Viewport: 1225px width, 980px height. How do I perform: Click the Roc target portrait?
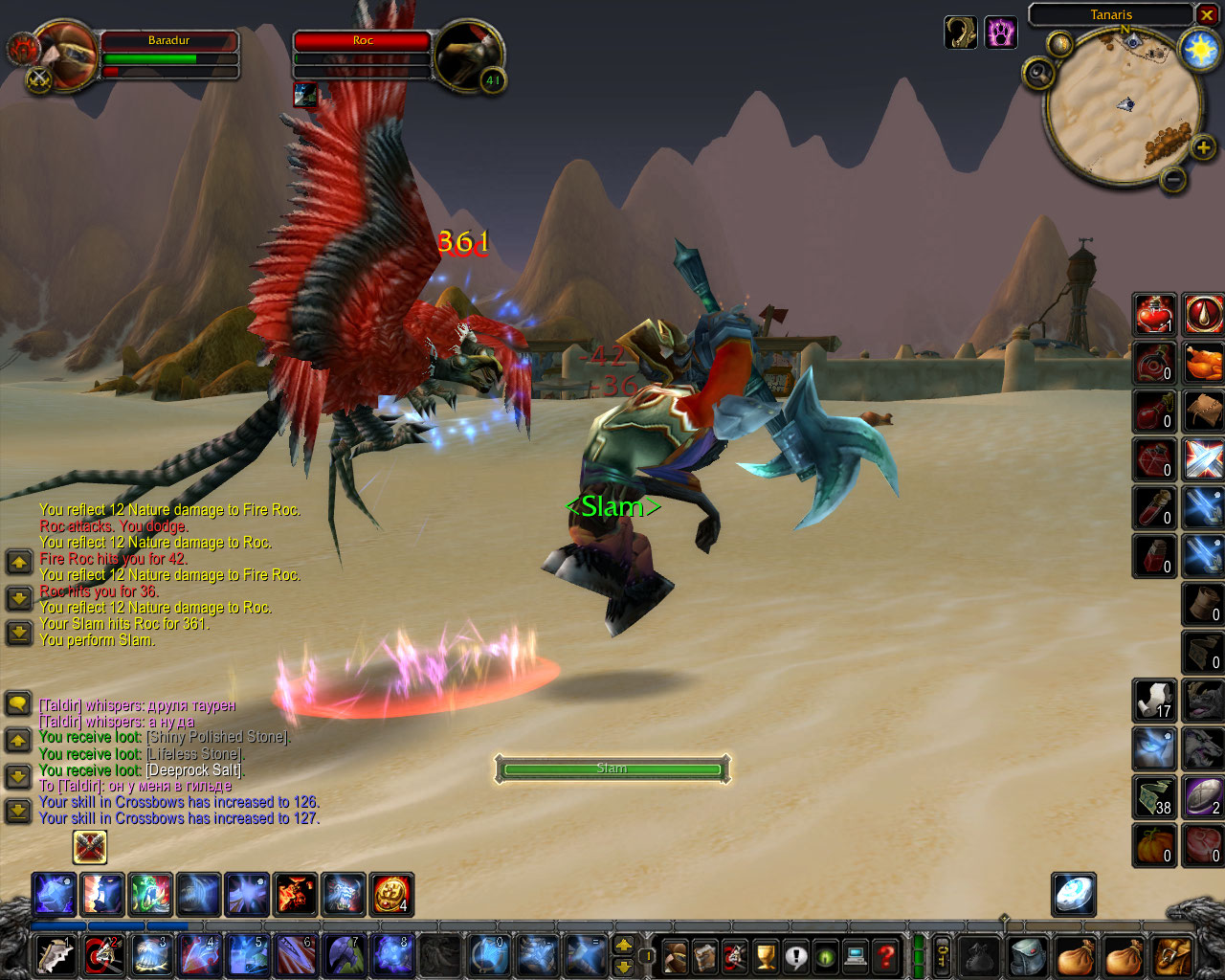click(x=468, y=56)
